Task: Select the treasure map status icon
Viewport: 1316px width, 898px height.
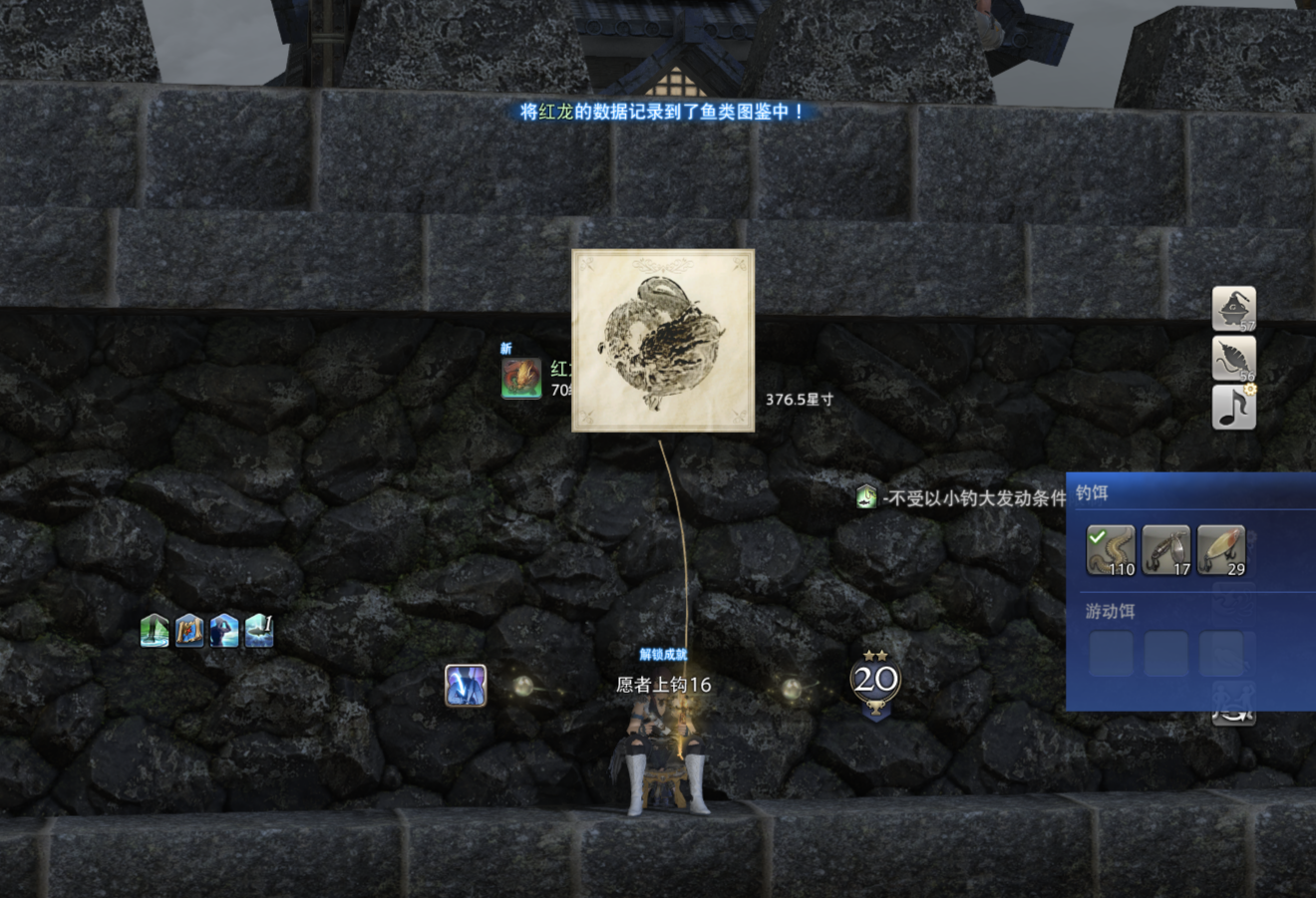Action: click(x=189, y=631)
